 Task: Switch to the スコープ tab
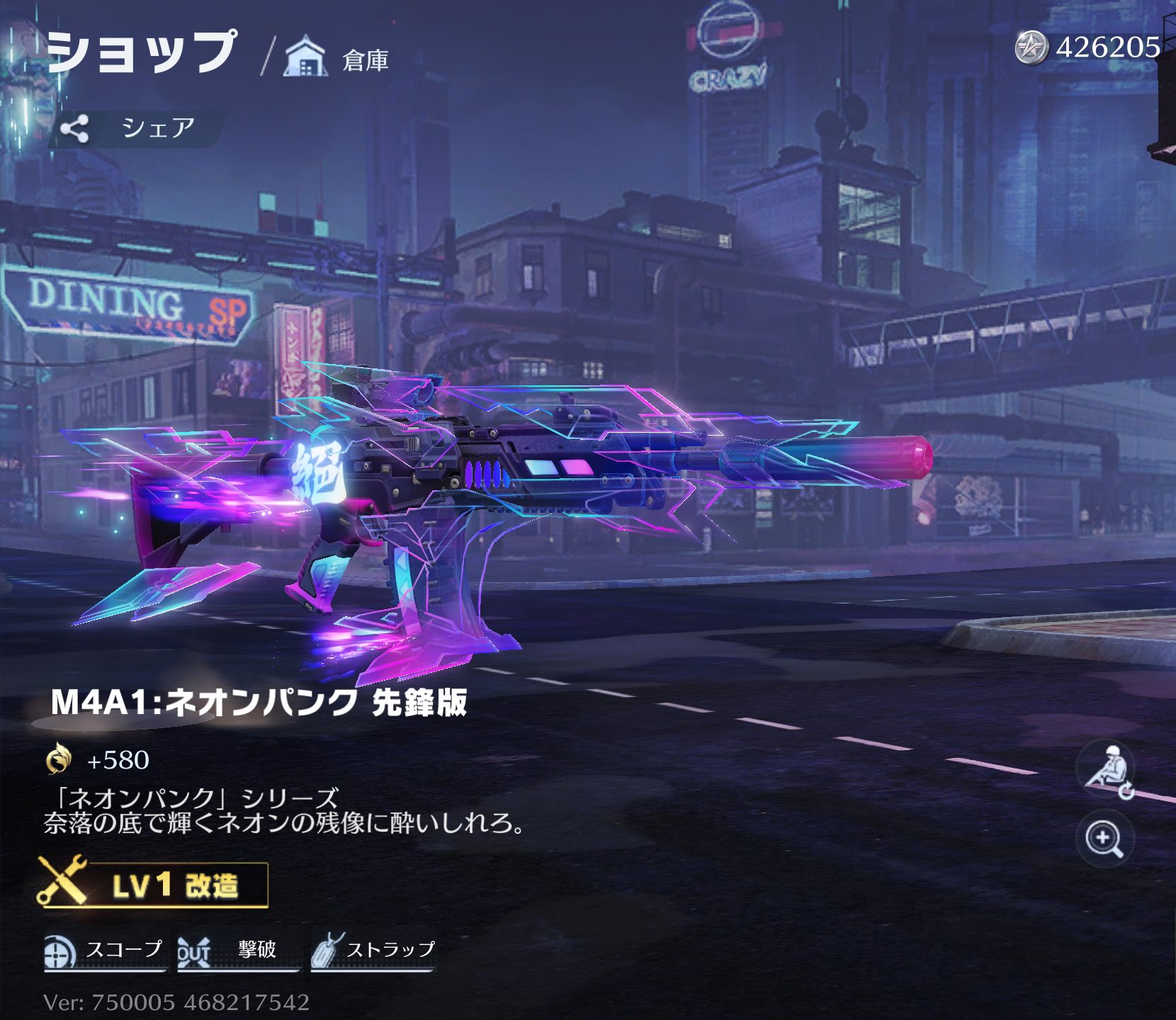click(124, 952)
